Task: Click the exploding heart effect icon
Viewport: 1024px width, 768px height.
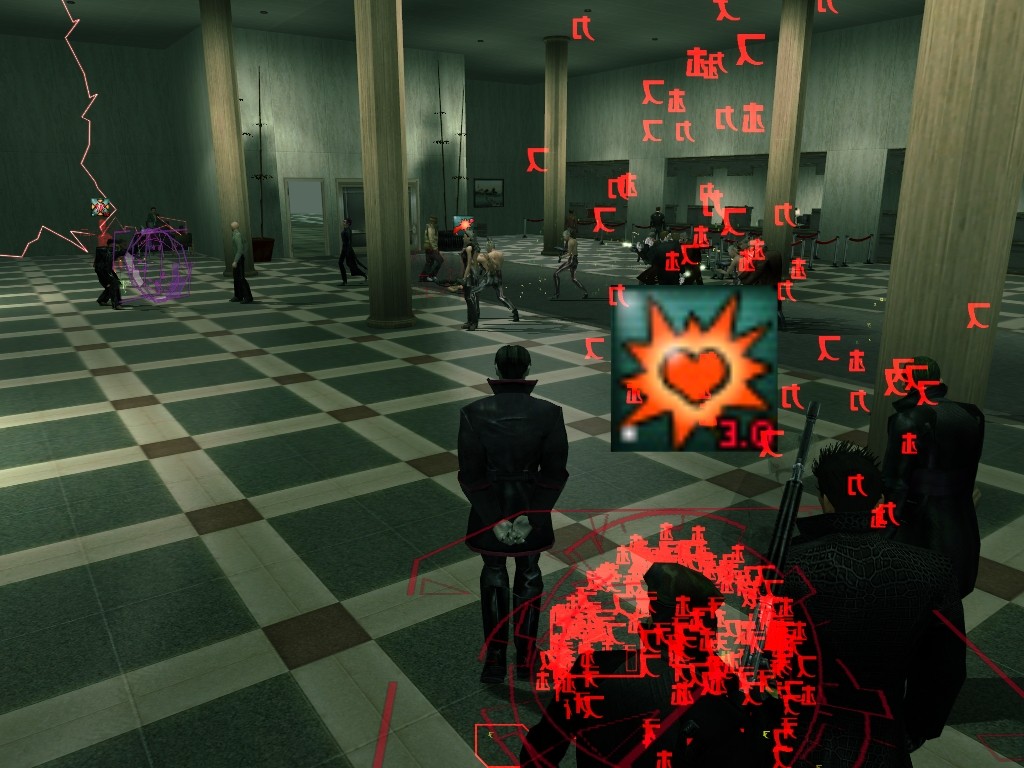Action: (x=694, y=369)
